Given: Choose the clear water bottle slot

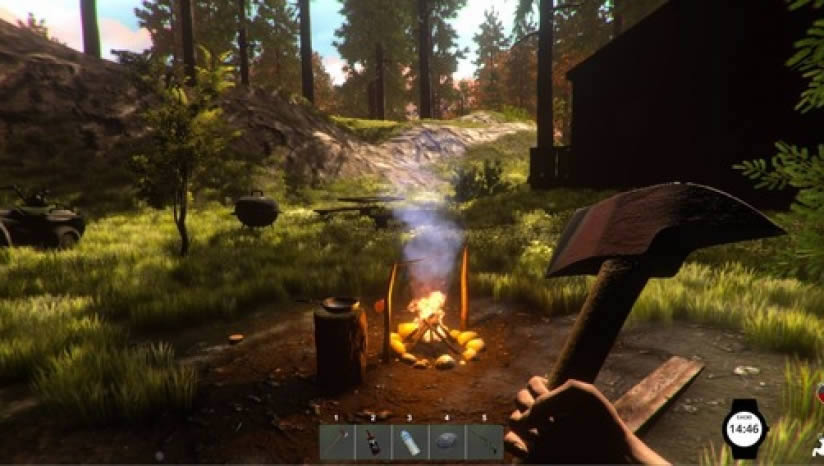Looking at the screenshot, I should coord(410,441).
